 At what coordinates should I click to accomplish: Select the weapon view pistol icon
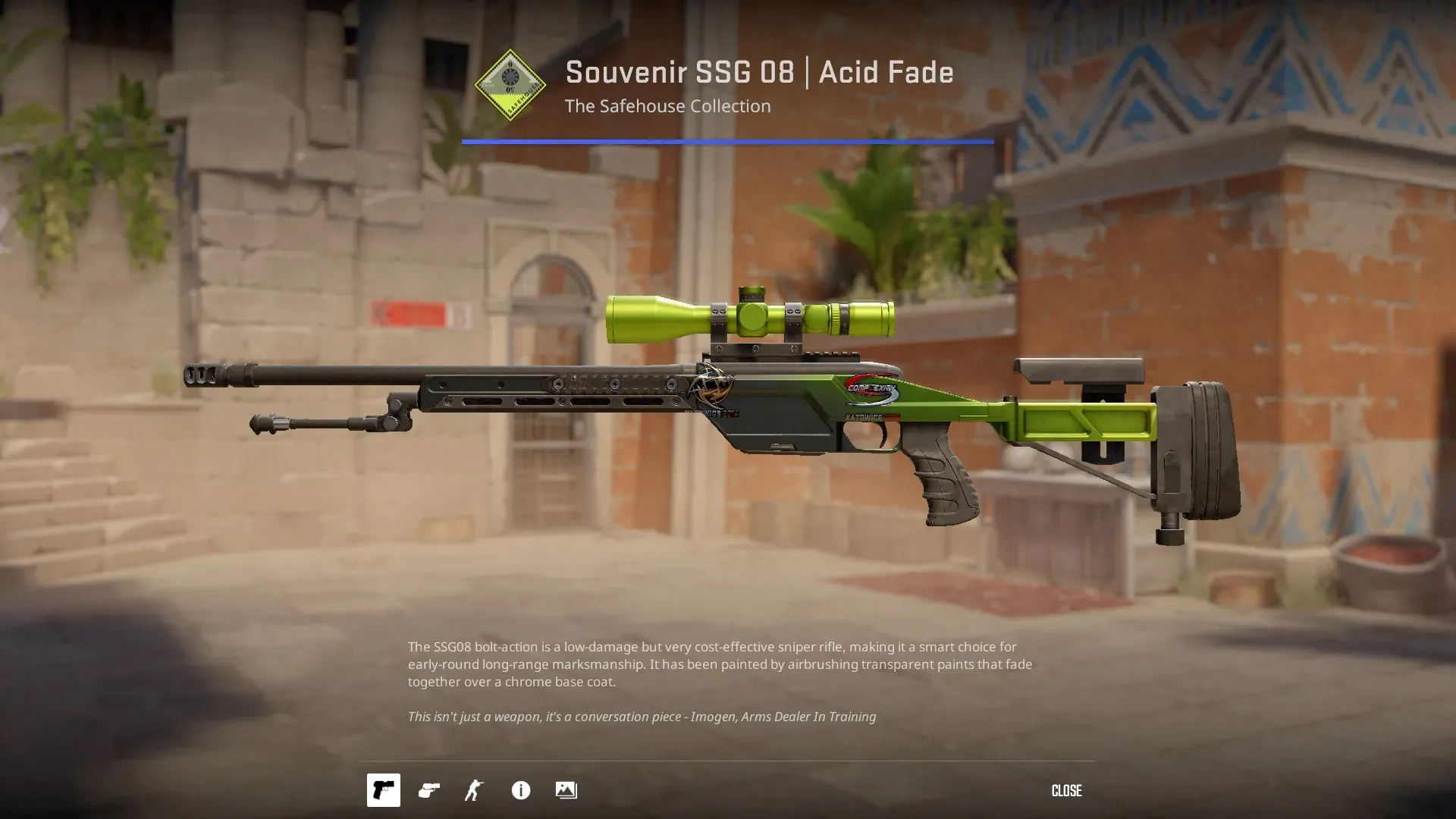tap(384, 790)
